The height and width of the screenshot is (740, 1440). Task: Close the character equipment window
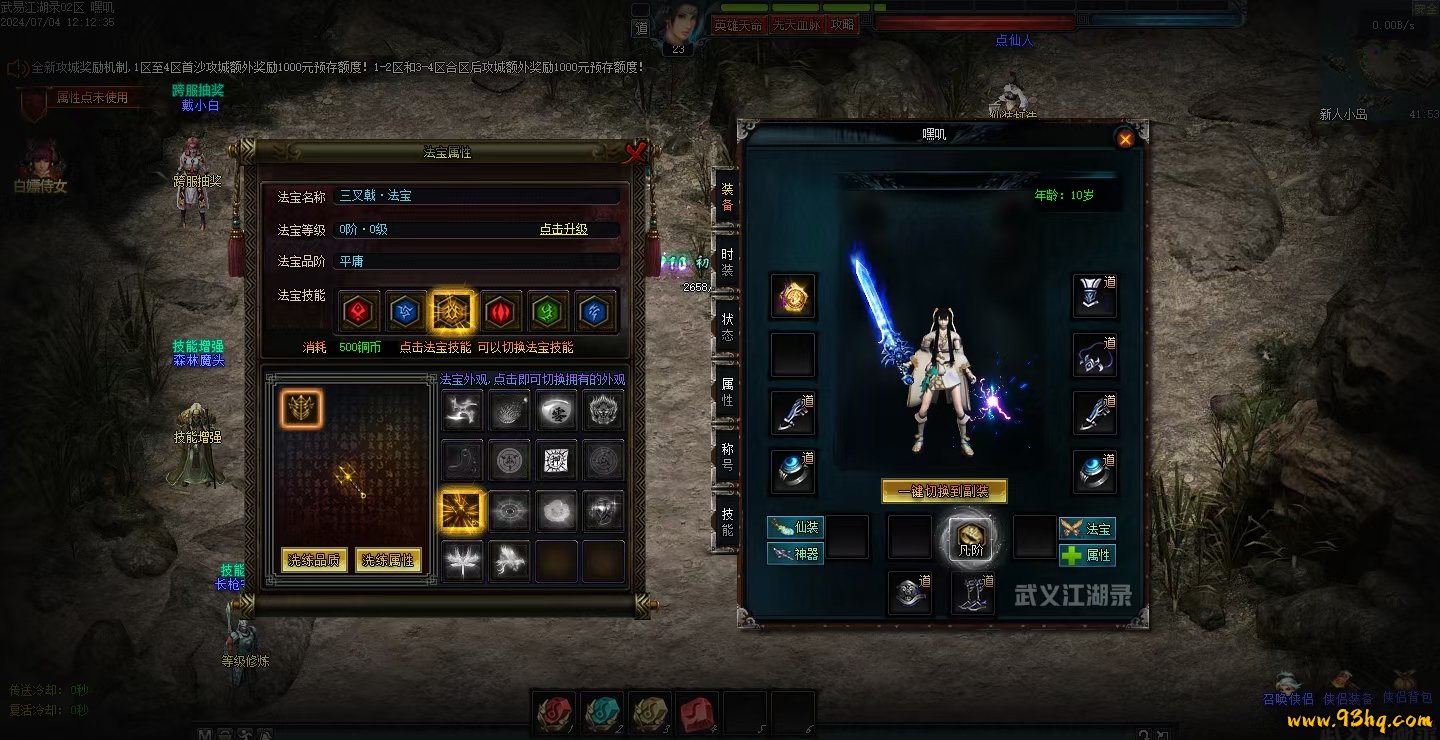click(x=1125, y=139)
